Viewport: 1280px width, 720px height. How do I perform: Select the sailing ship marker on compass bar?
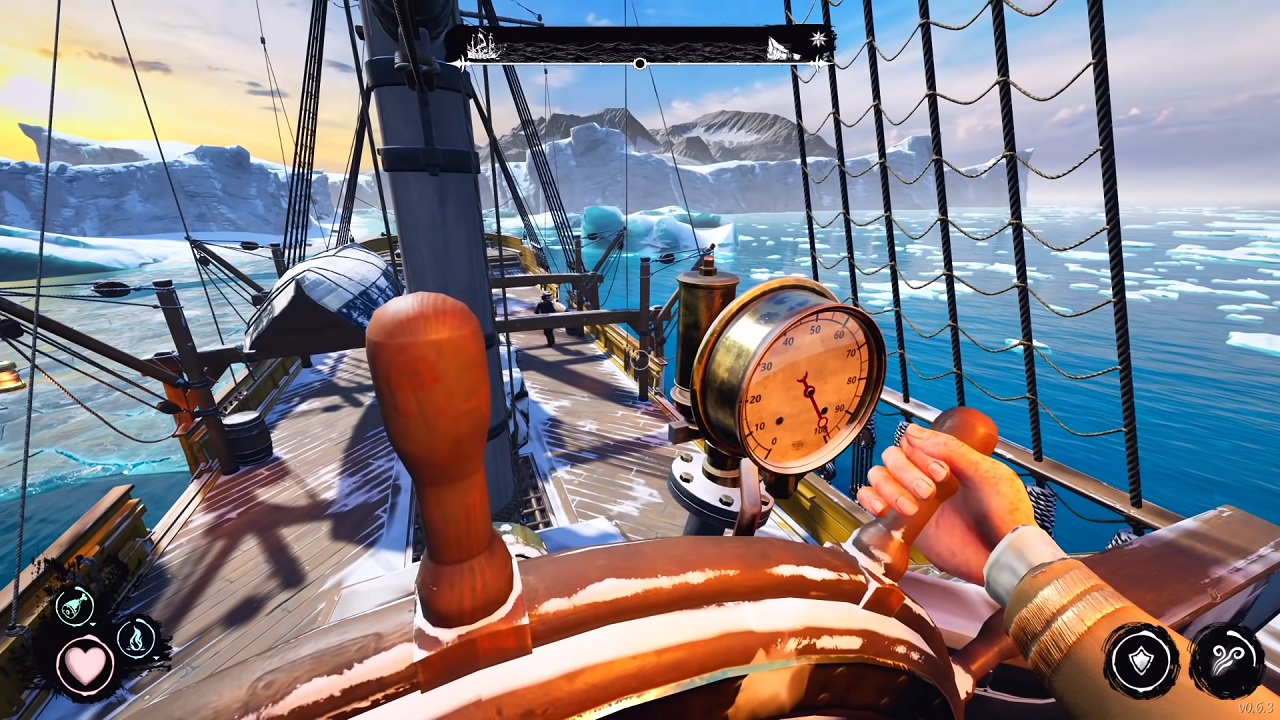pos(483,45)
